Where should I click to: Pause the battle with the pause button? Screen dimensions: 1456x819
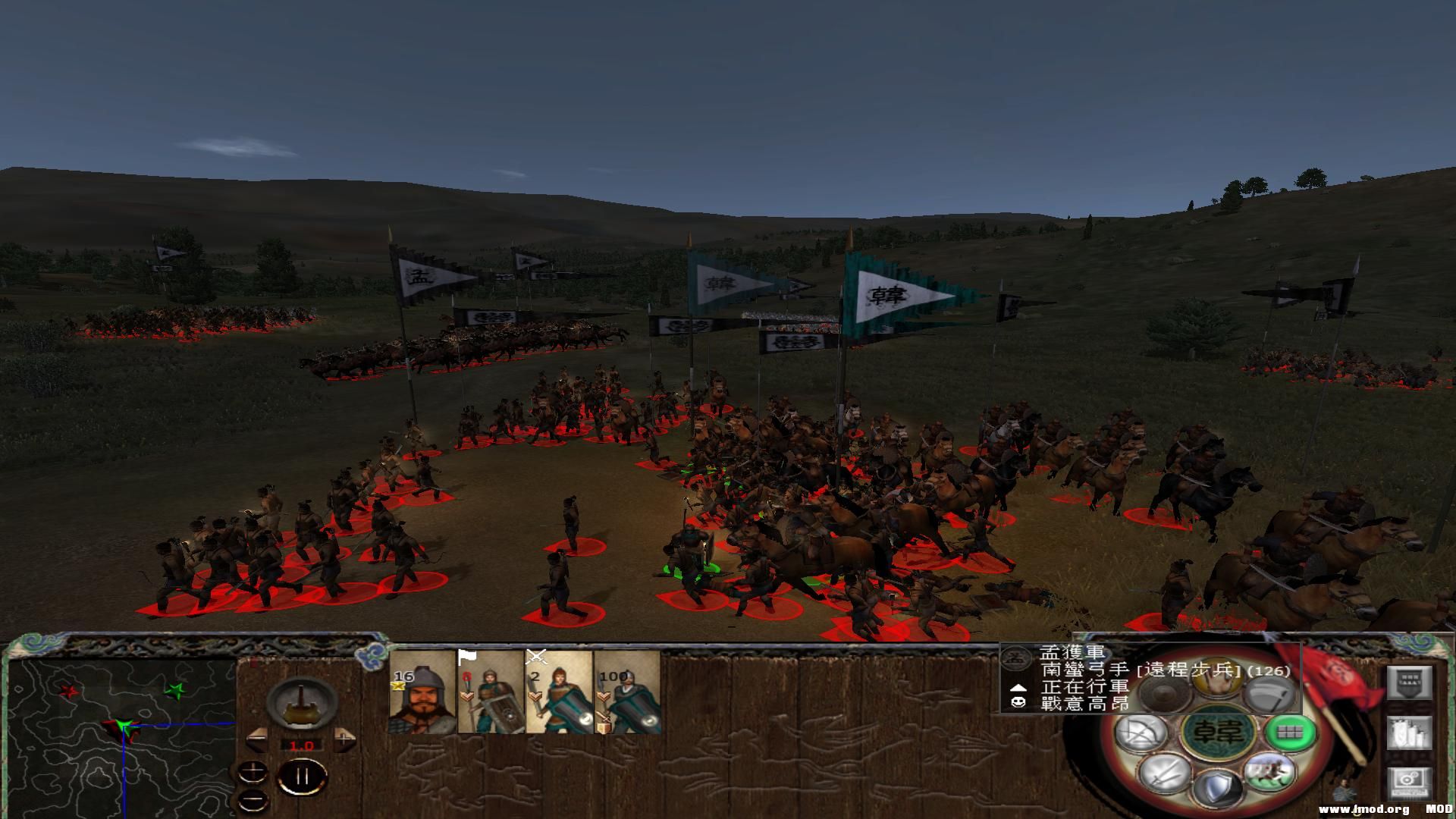click(302, 777)
